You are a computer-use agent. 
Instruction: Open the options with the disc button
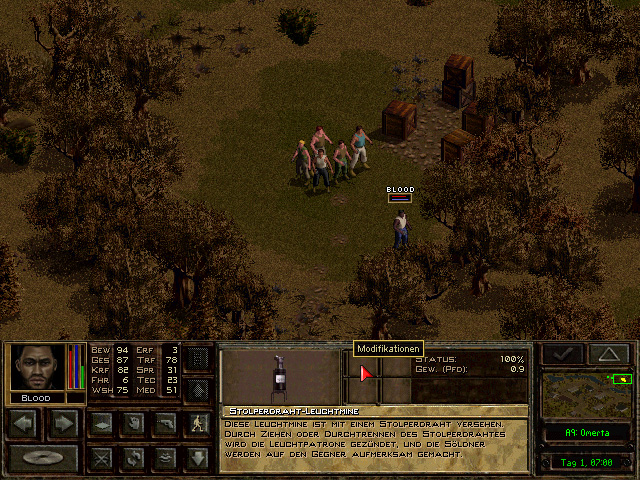[x=42, y=458]
